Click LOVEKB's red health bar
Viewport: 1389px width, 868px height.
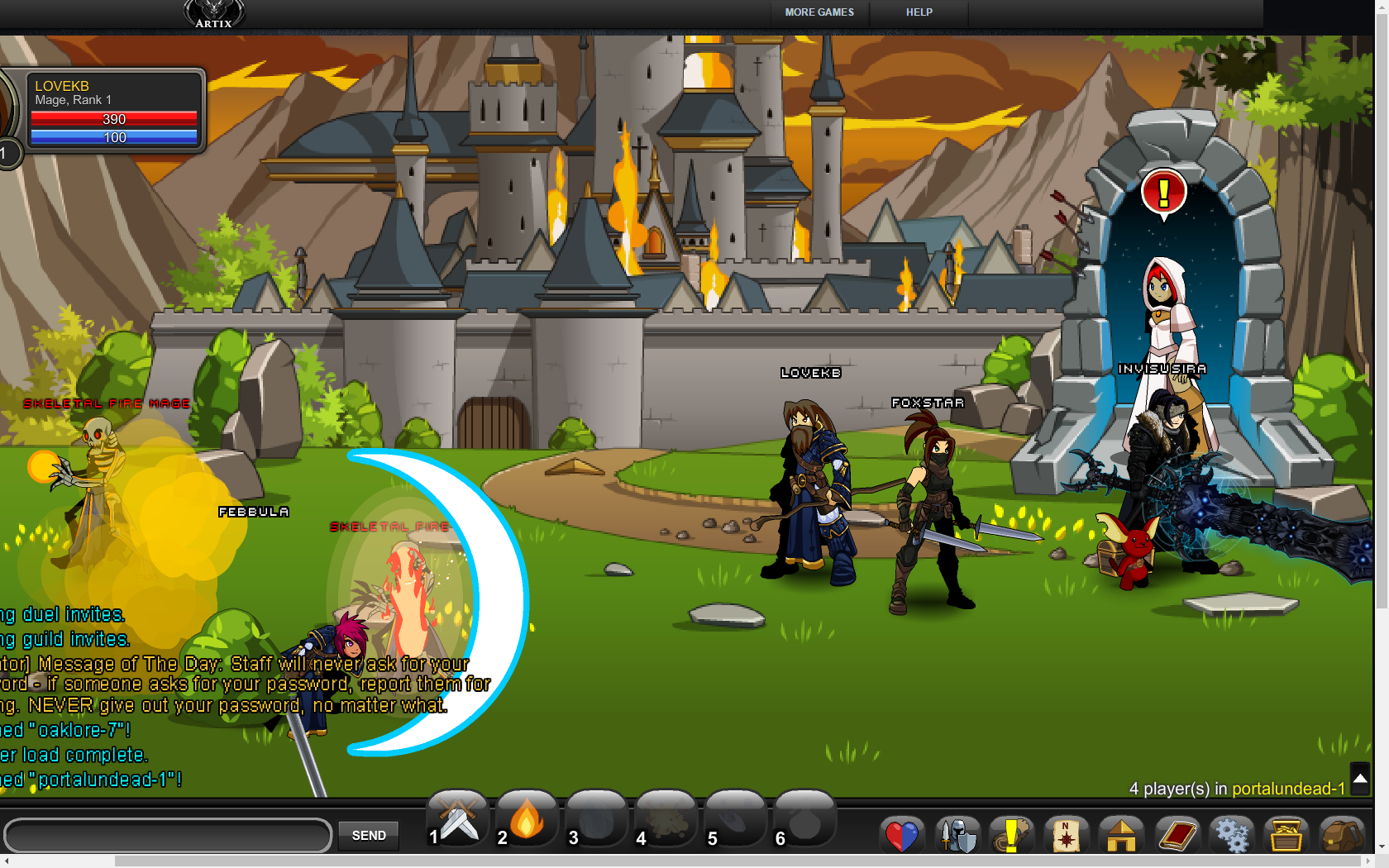tap(114, 119)
